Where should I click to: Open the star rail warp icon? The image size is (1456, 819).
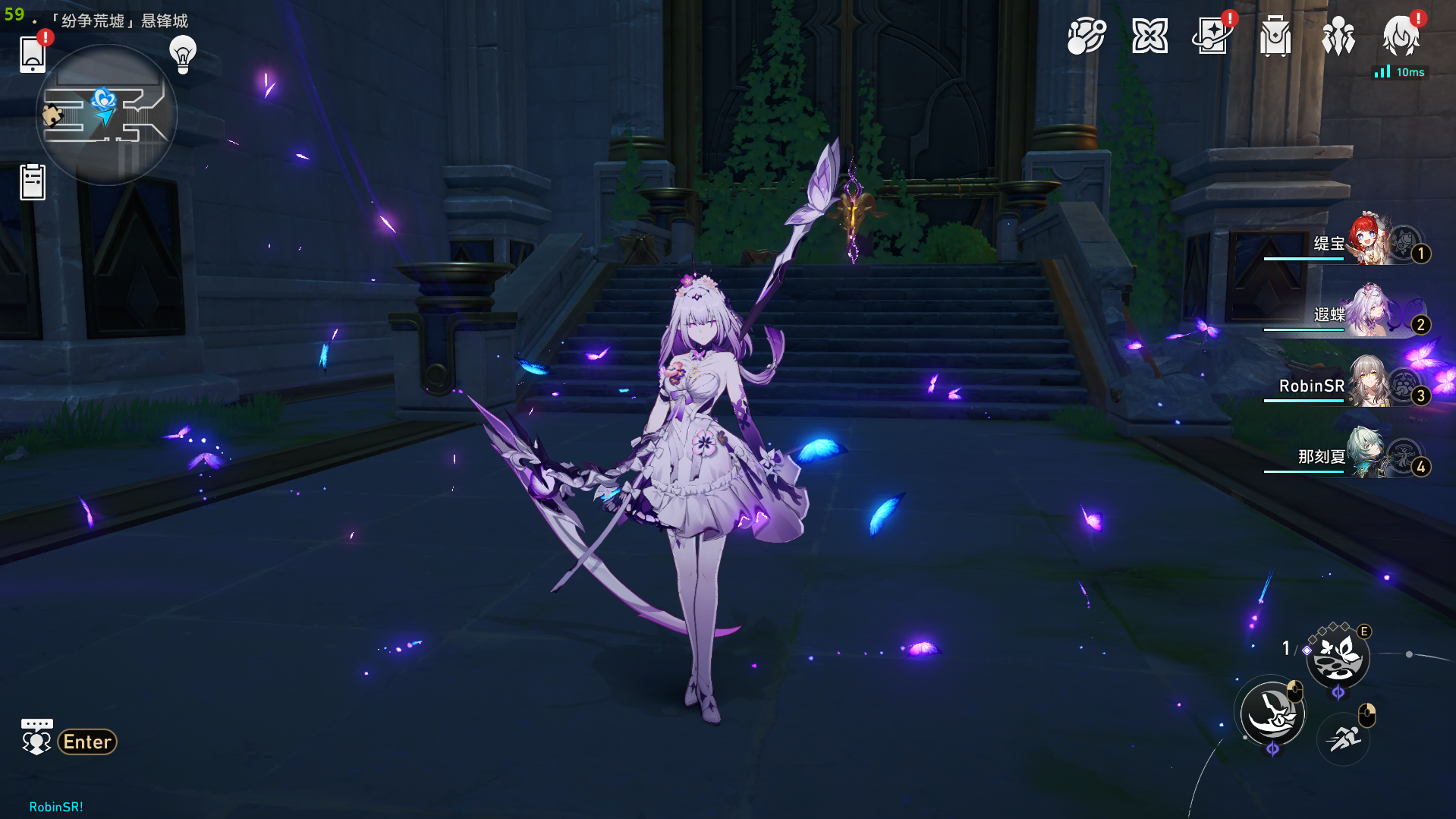(x=1212, y=36)
